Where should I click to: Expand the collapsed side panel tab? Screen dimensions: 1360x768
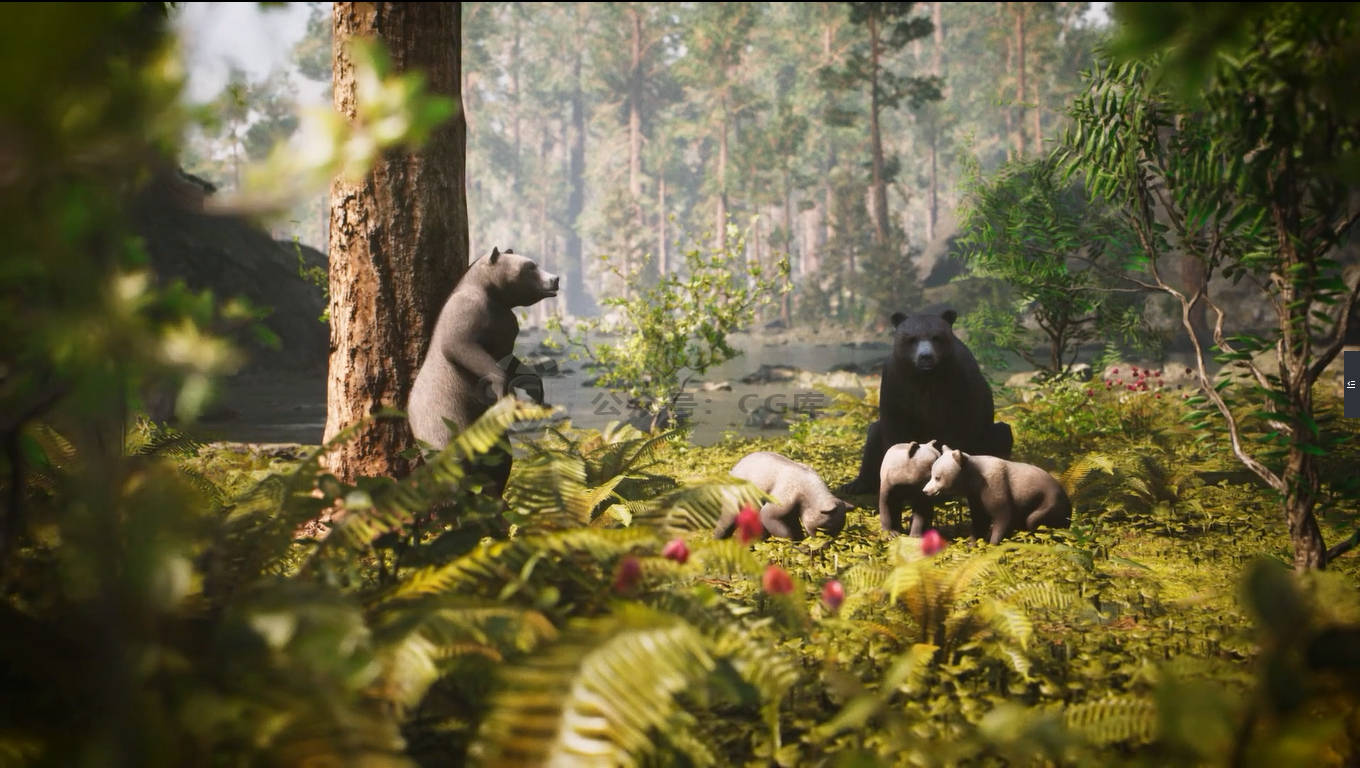1351,384
